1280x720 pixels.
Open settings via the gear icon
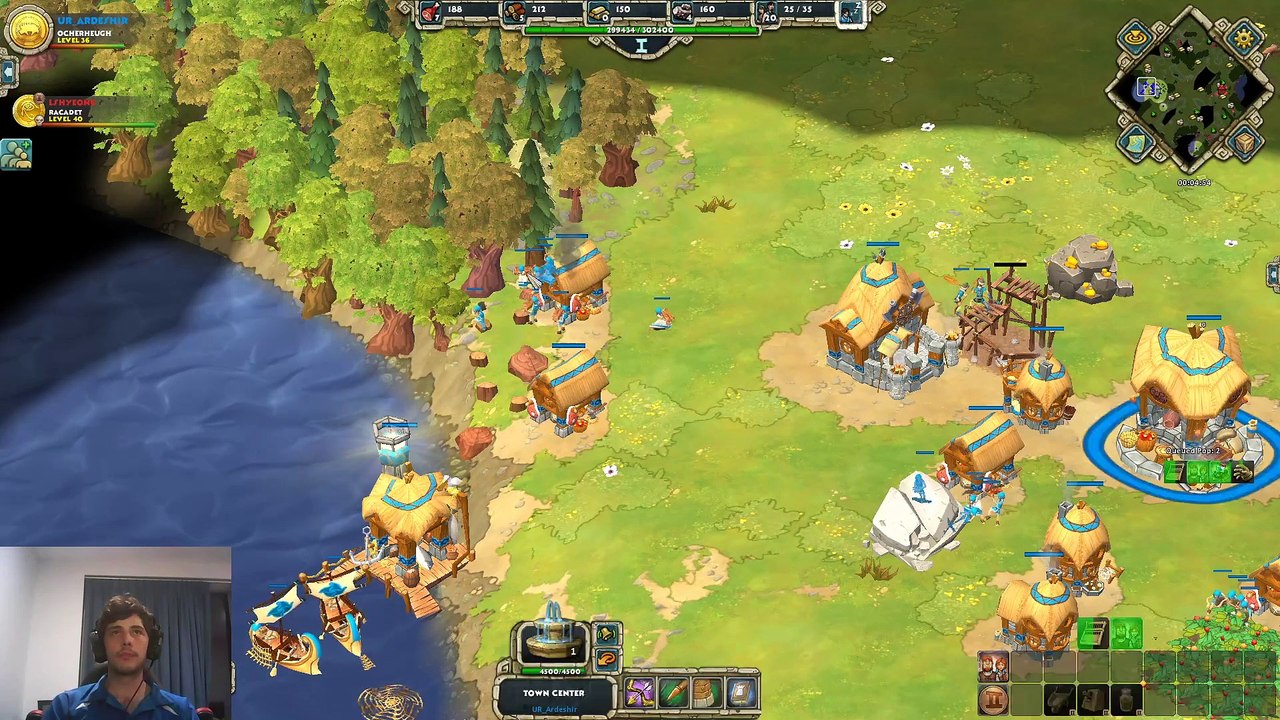click(x=1245, y=39)
